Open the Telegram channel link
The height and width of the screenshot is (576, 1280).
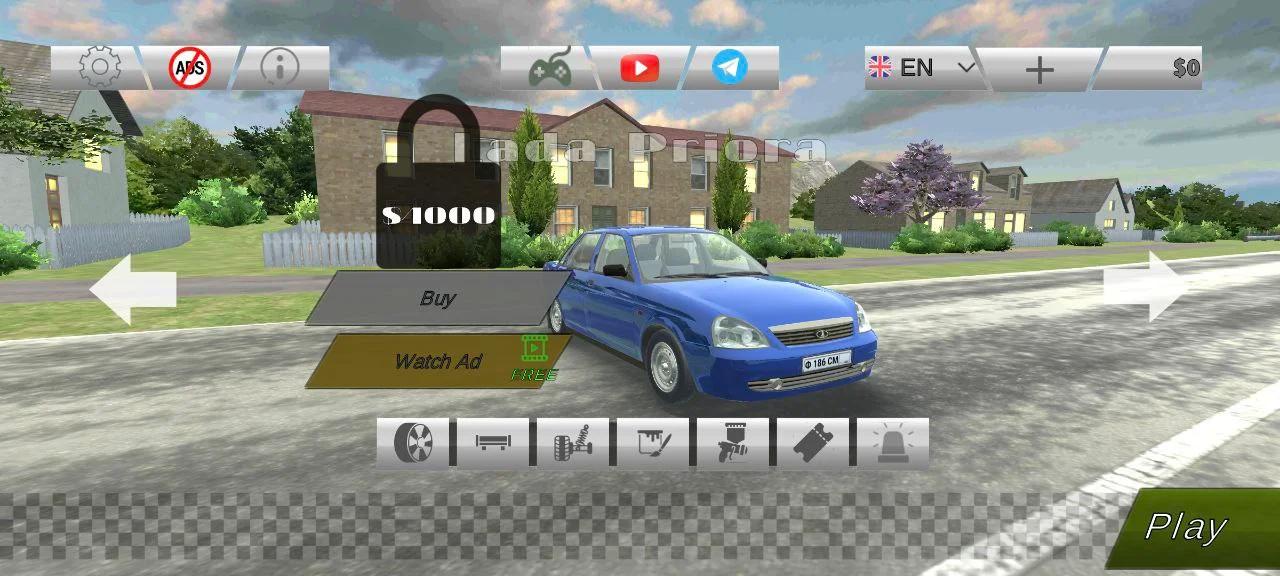click(x=730, y=68)
